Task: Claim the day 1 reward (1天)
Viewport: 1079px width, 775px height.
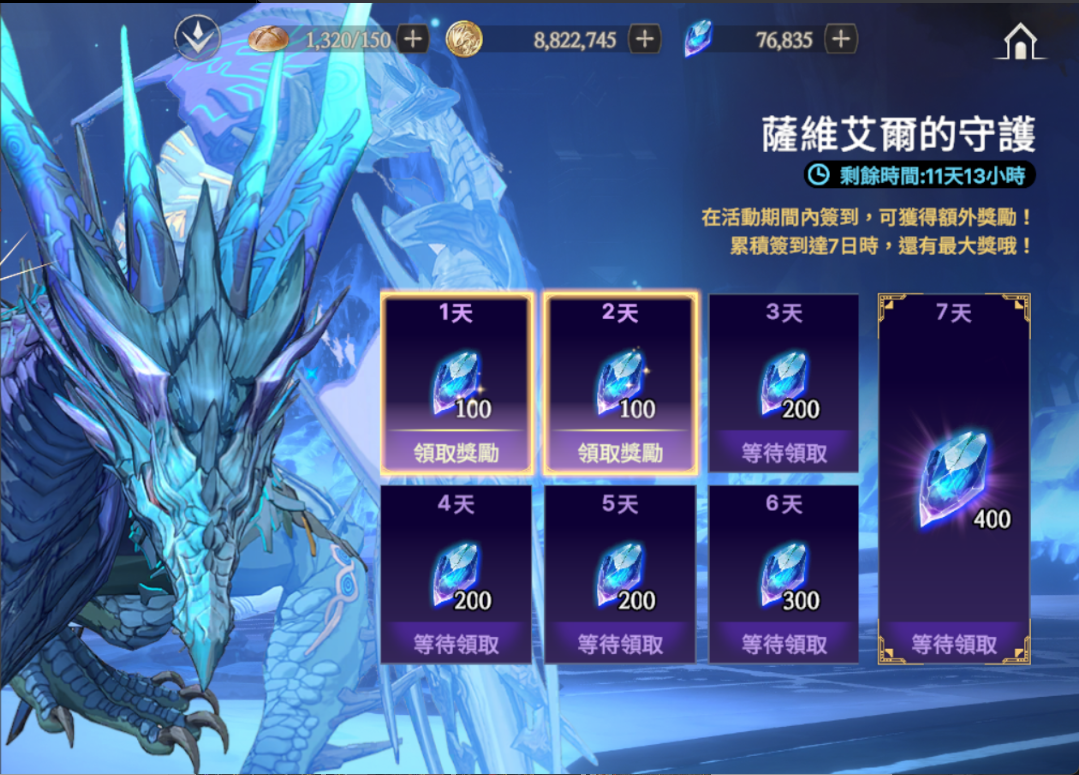Action: click(456, 452)
